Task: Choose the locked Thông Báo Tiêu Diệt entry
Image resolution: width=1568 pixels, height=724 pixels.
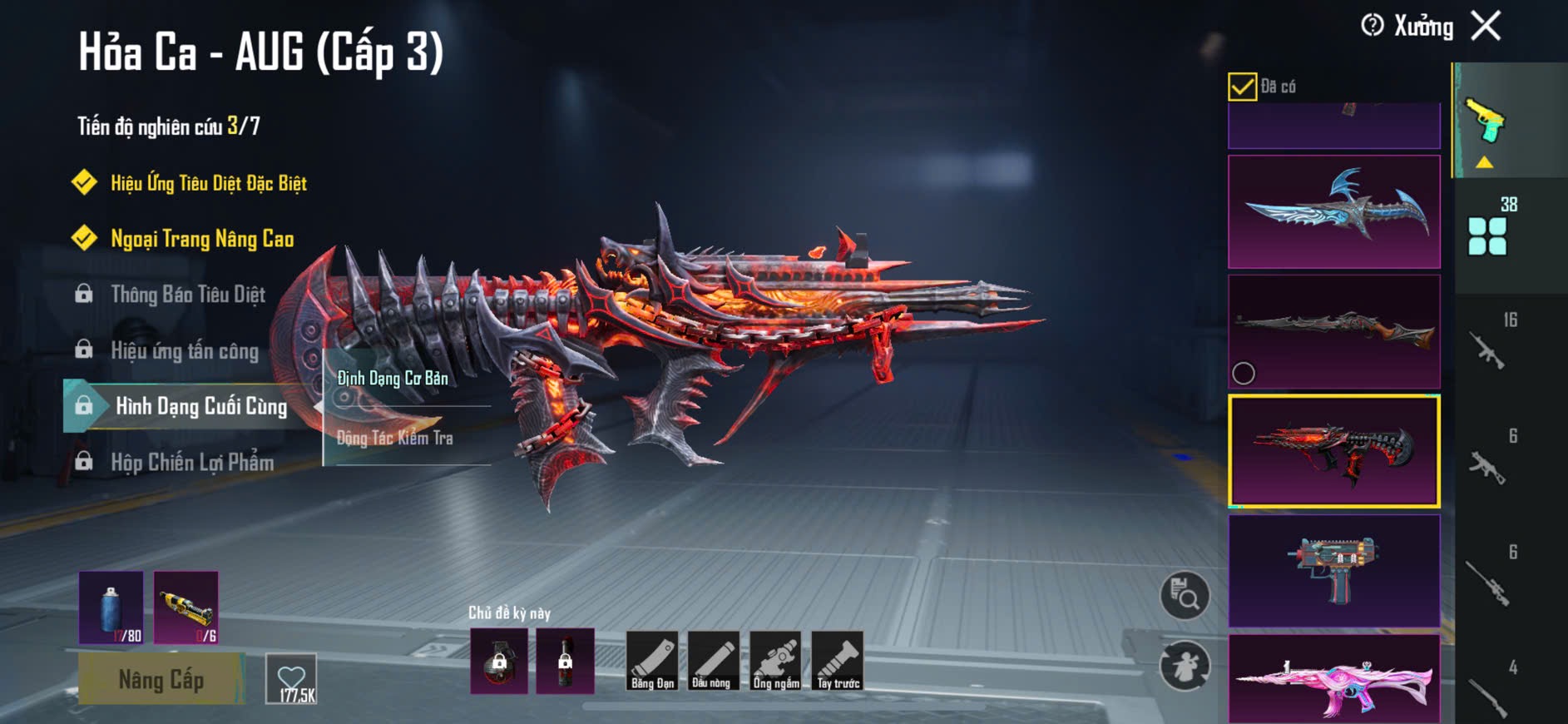Action: click(x=188, y=295)
